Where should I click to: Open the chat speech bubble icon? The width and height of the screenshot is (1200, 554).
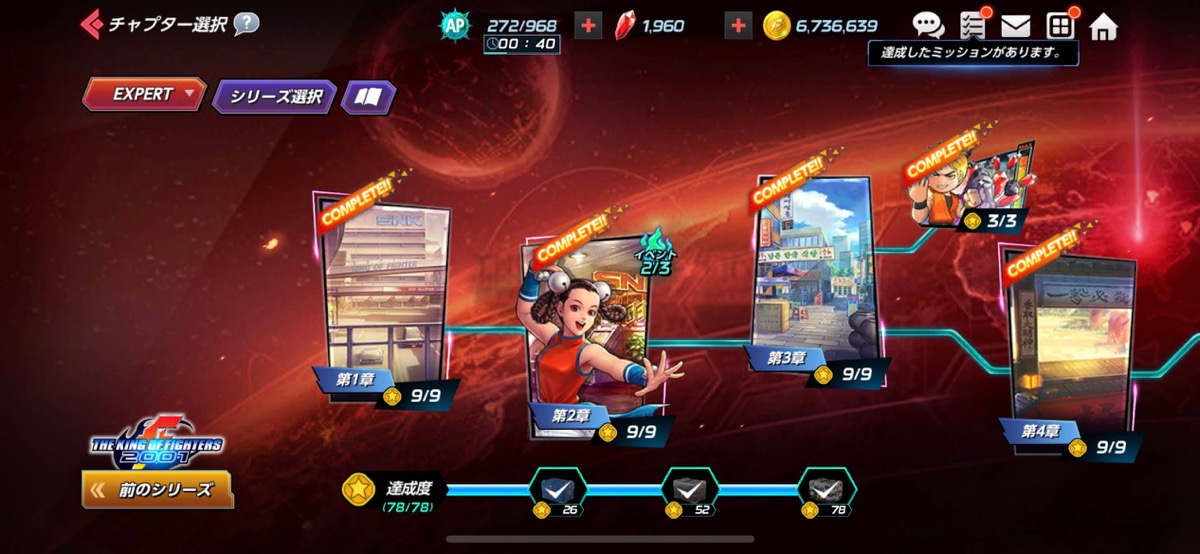[x=928, y=26]
